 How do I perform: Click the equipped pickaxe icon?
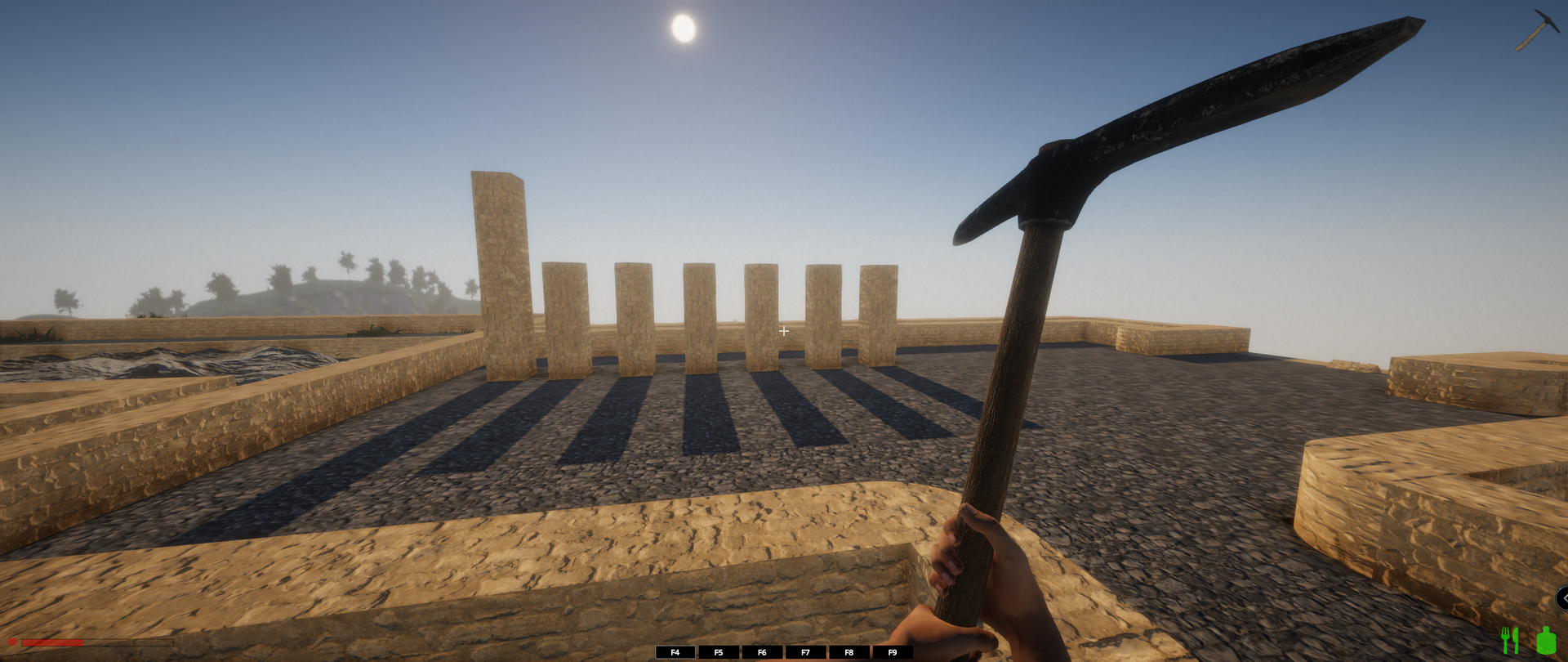point(1537,30)
